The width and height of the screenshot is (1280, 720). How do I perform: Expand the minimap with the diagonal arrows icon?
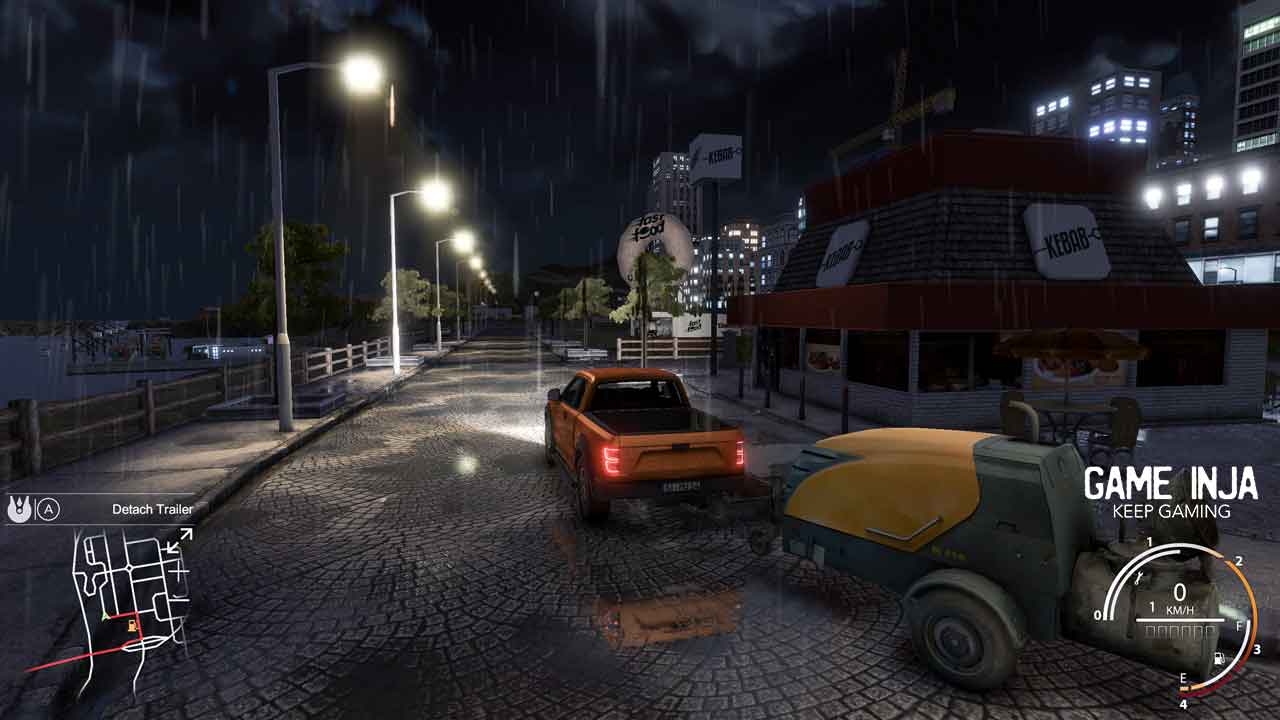coord(180,541)
